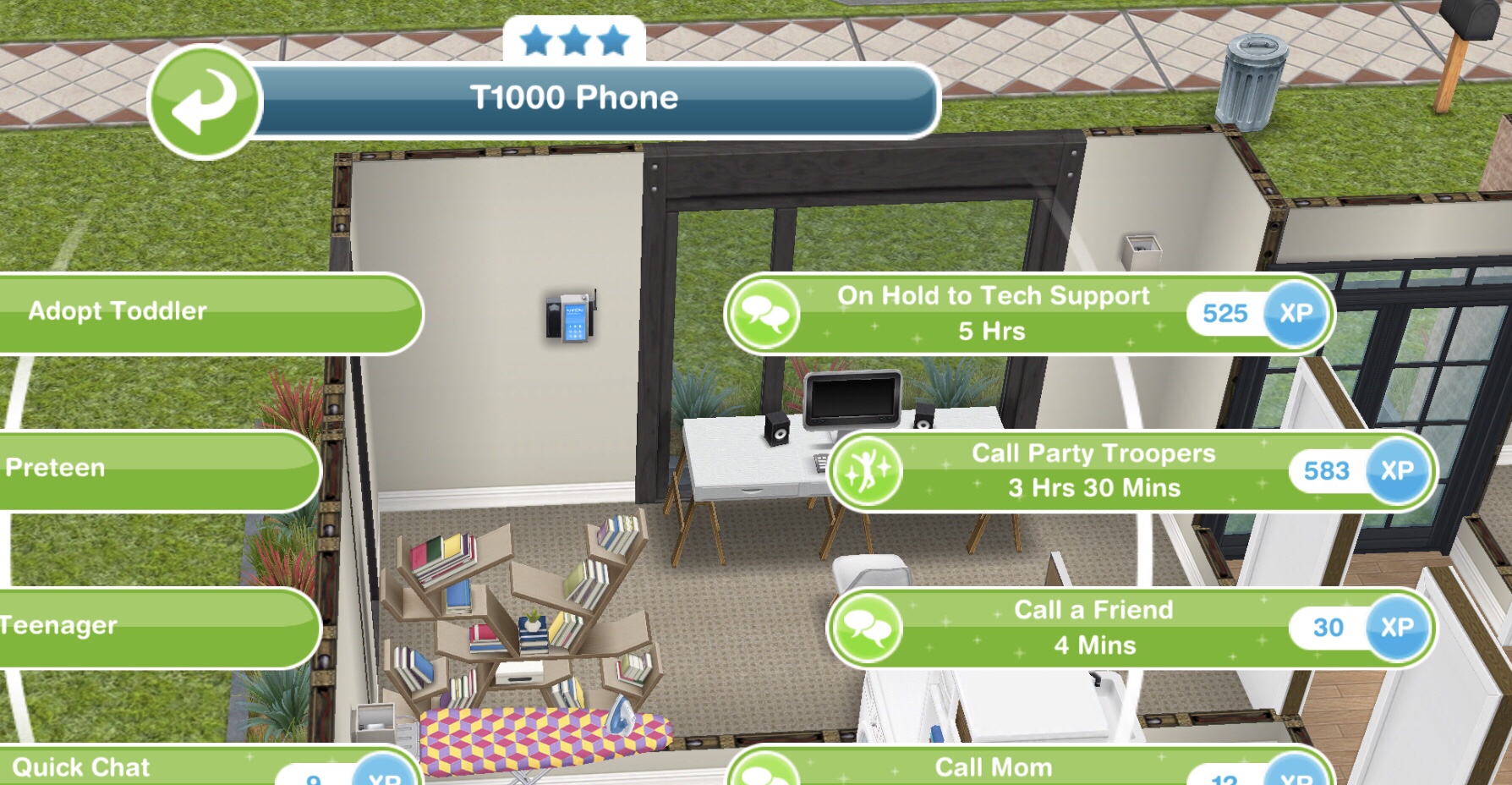Select the Preteen option
Screen dimensions: 1512x785
click(x=152, y=469)
